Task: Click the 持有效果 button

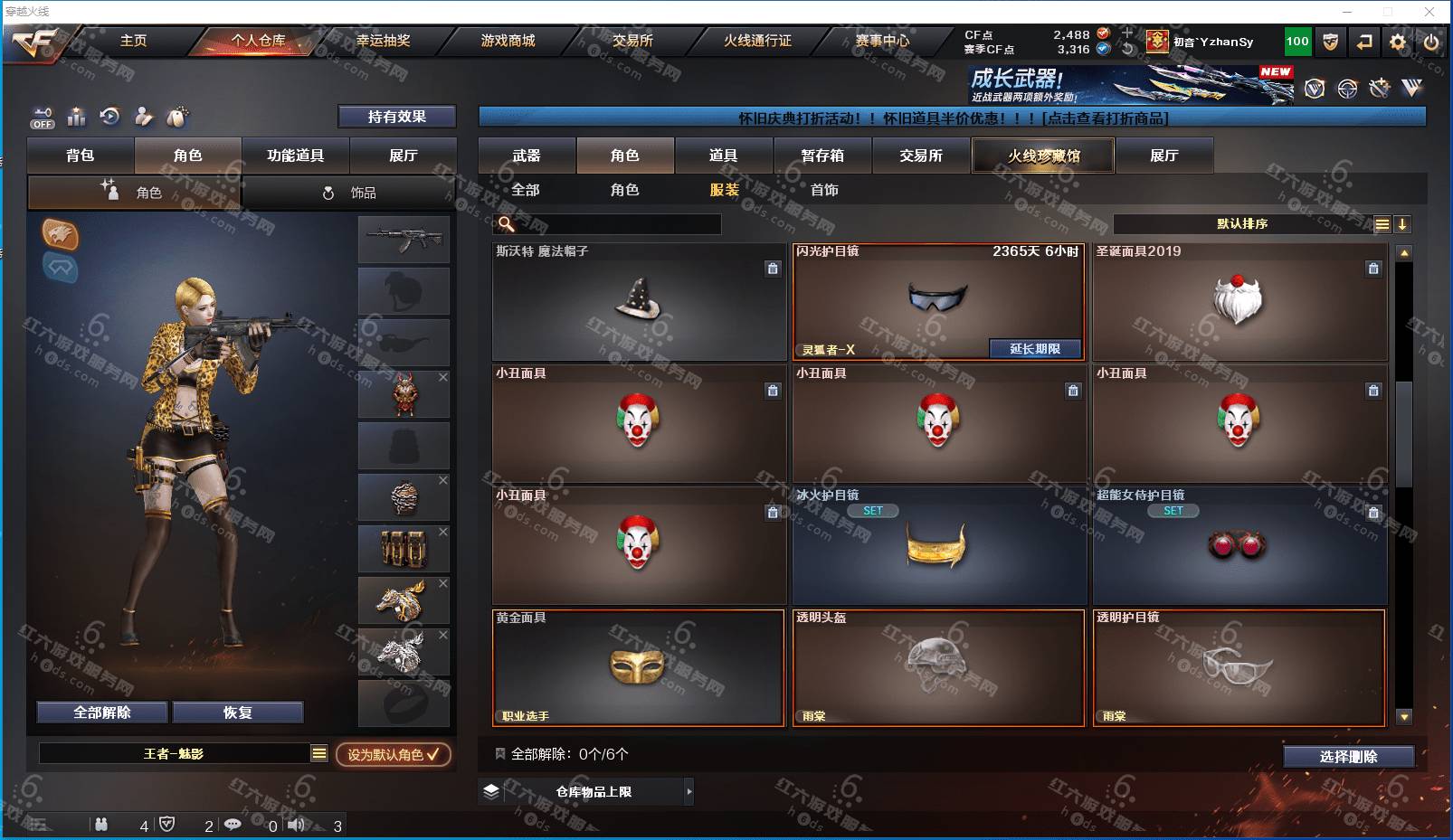Action: 396,117
